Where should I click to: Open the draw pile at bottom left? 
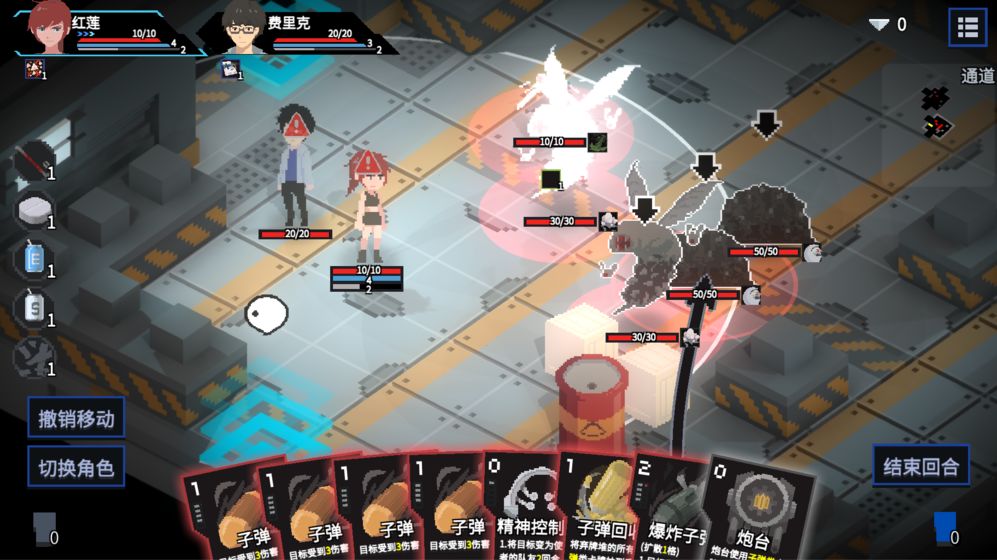44,527
